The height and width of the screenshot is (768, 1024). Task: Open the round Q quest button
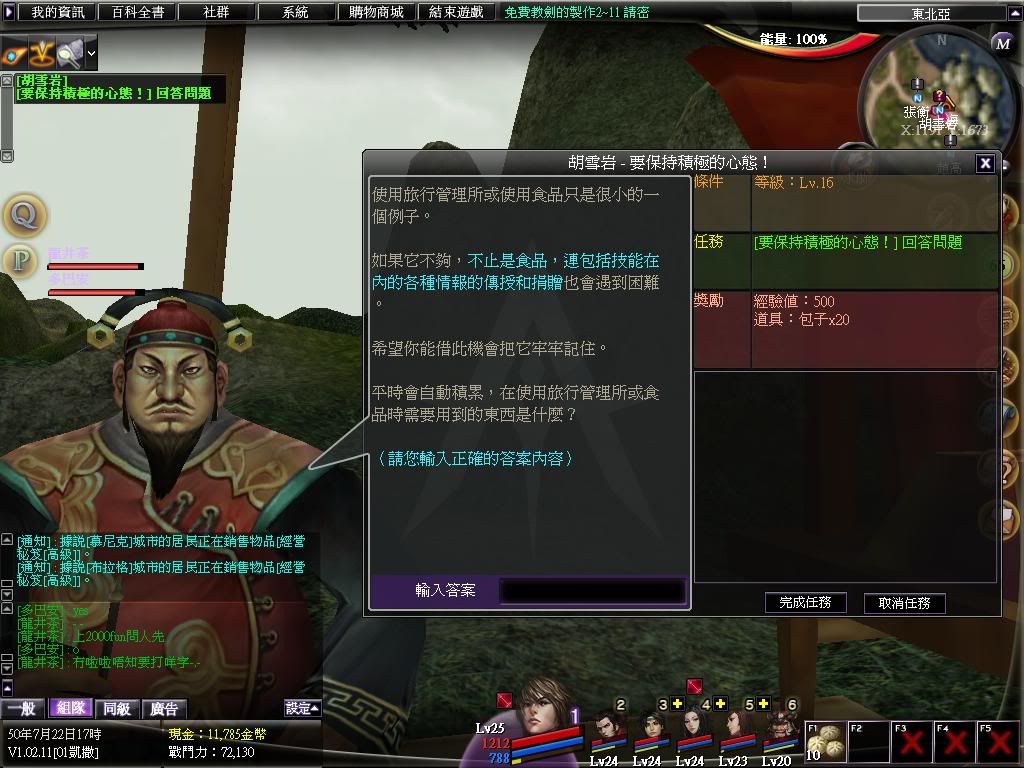pos(22,213)
